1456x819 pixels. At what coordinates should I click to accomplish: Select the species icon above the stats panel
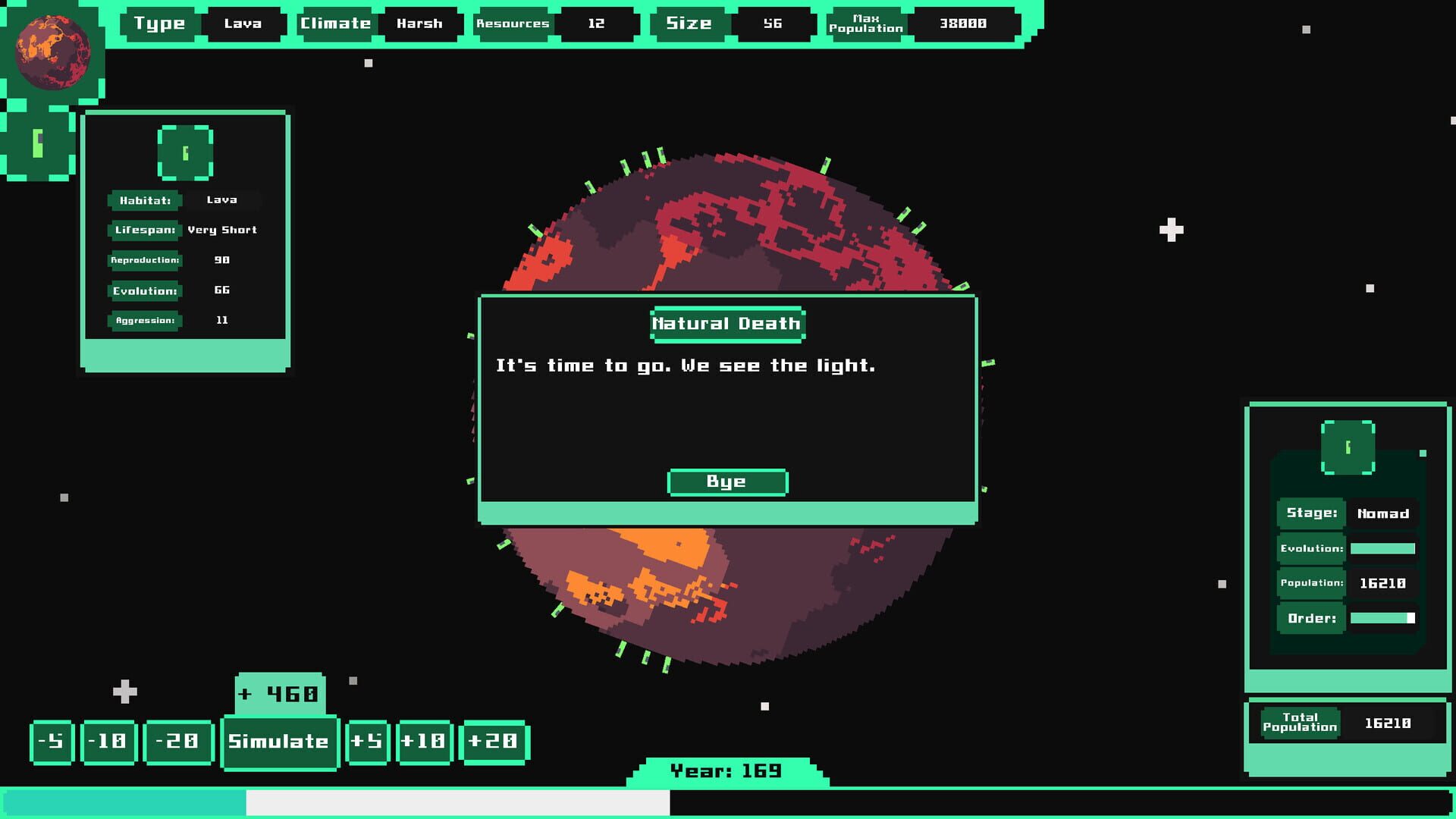click(x=186, y=152)
